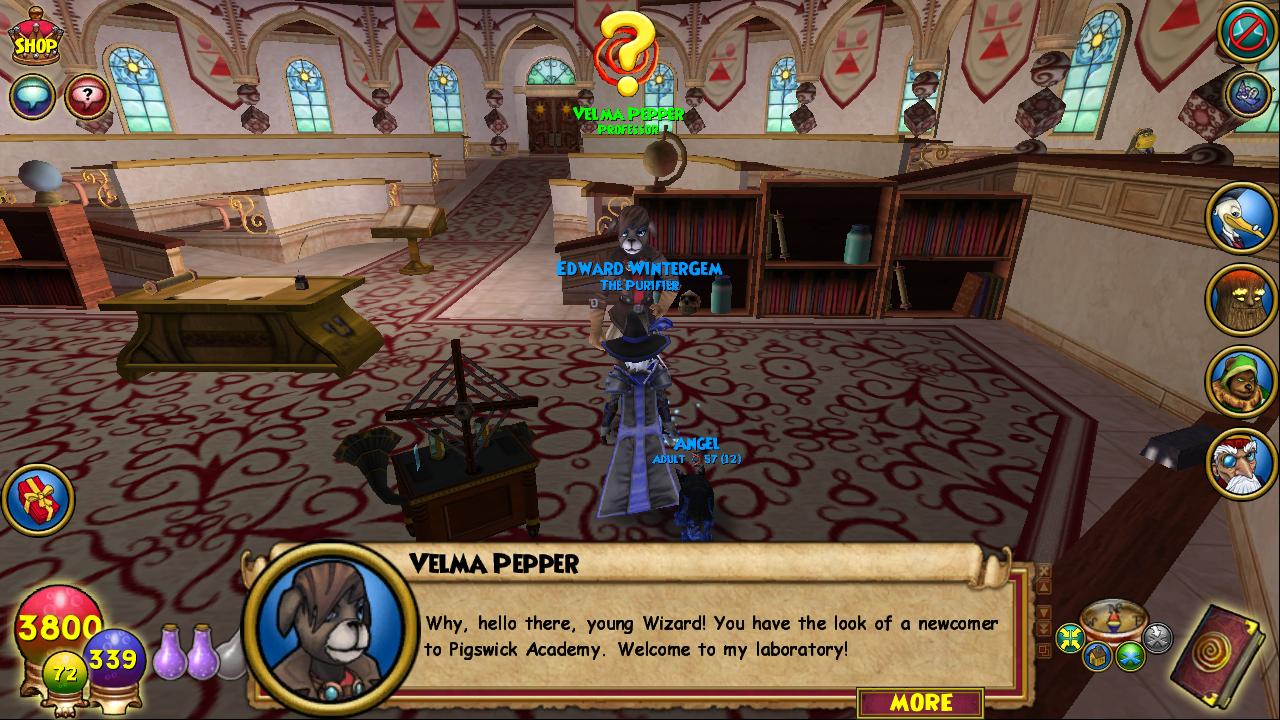
Task: Click the compass above the teleport buttons
Action: coord(1113,615)
